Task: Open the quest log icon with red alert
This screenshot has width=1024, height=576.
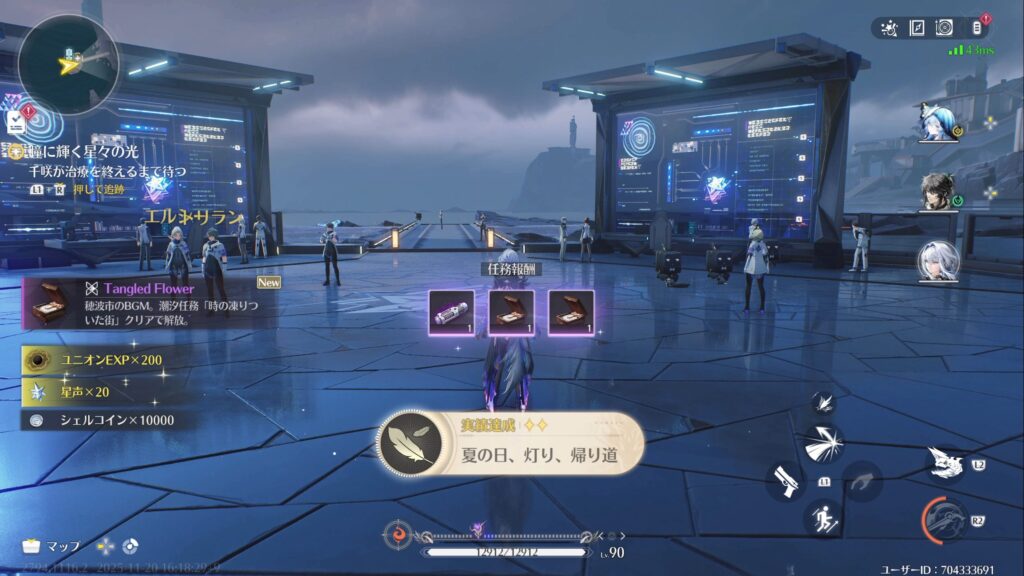Action: (18, 122)
